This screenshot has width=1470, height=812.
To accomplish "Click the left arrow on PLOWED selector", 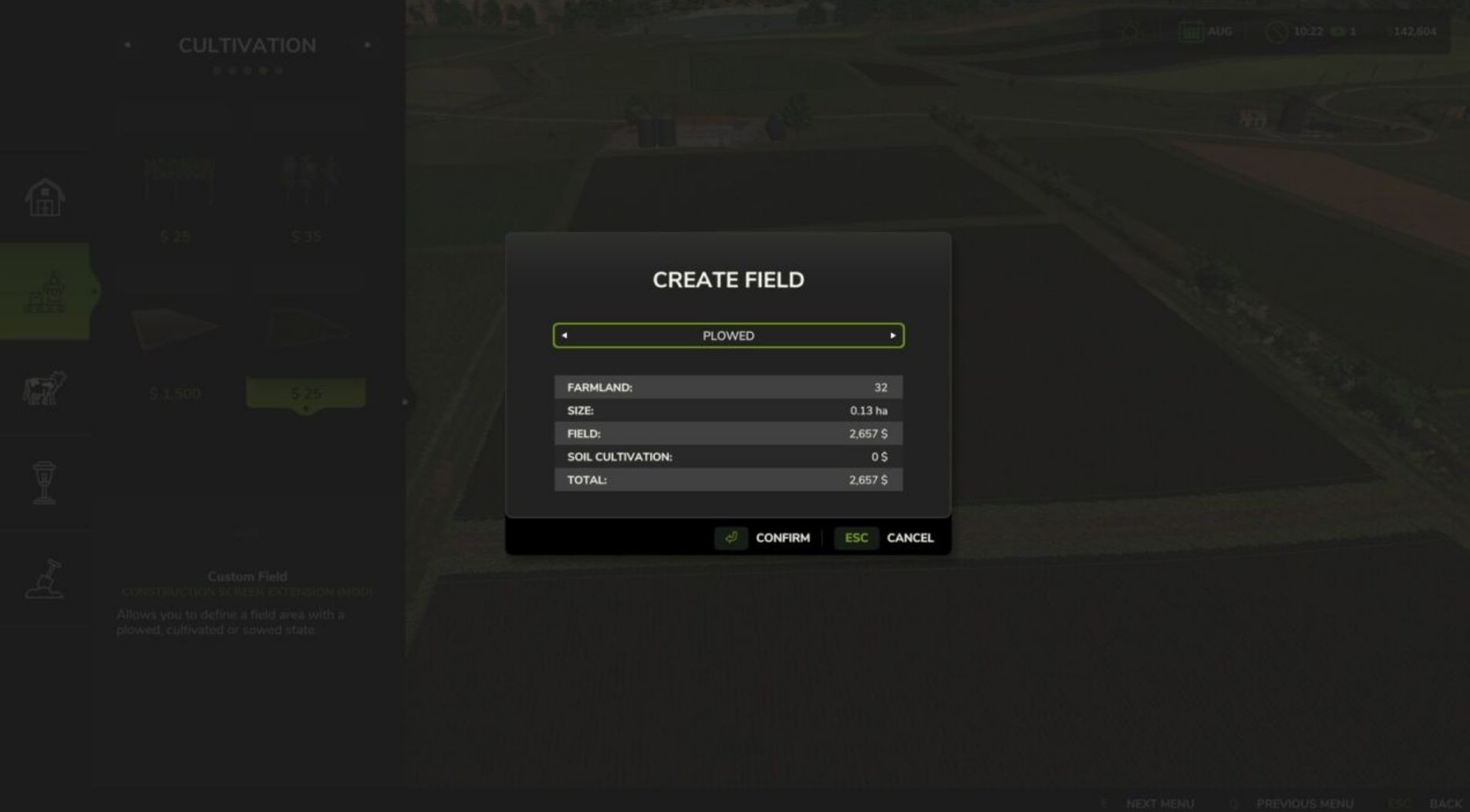I will [562, 335].
